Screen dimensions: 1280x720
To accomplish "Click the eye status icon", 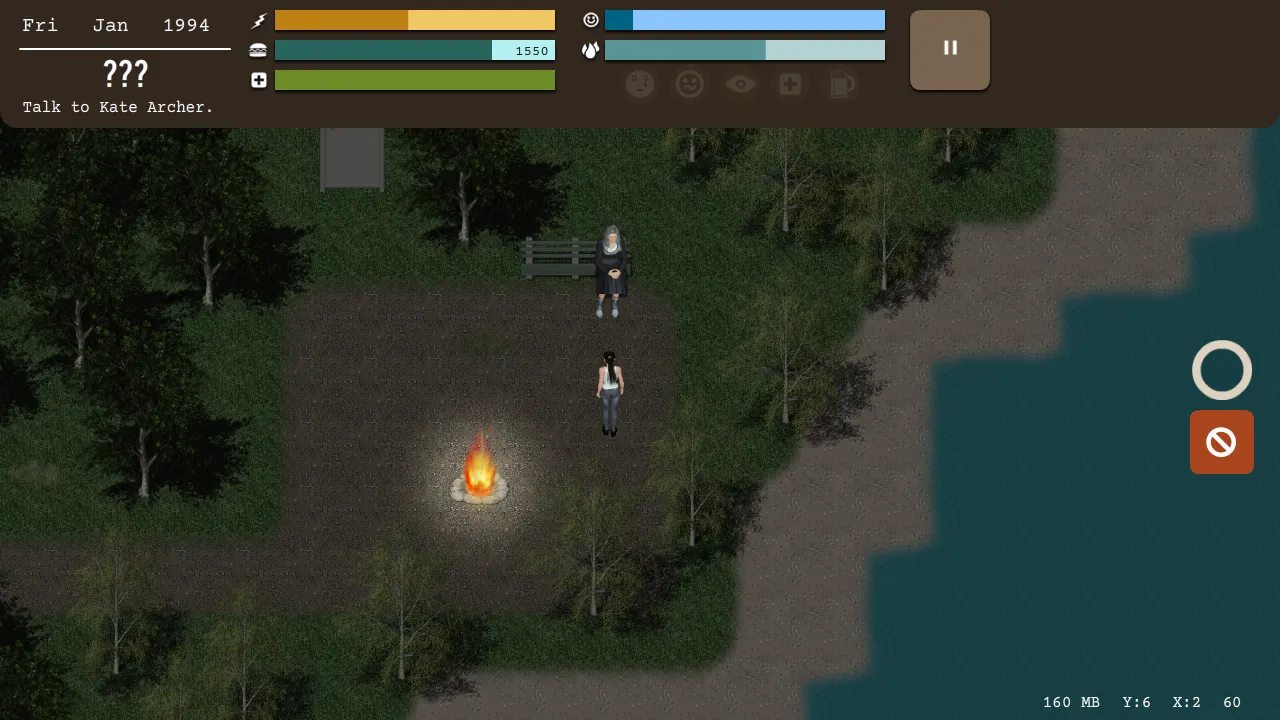I will point(740,85).
